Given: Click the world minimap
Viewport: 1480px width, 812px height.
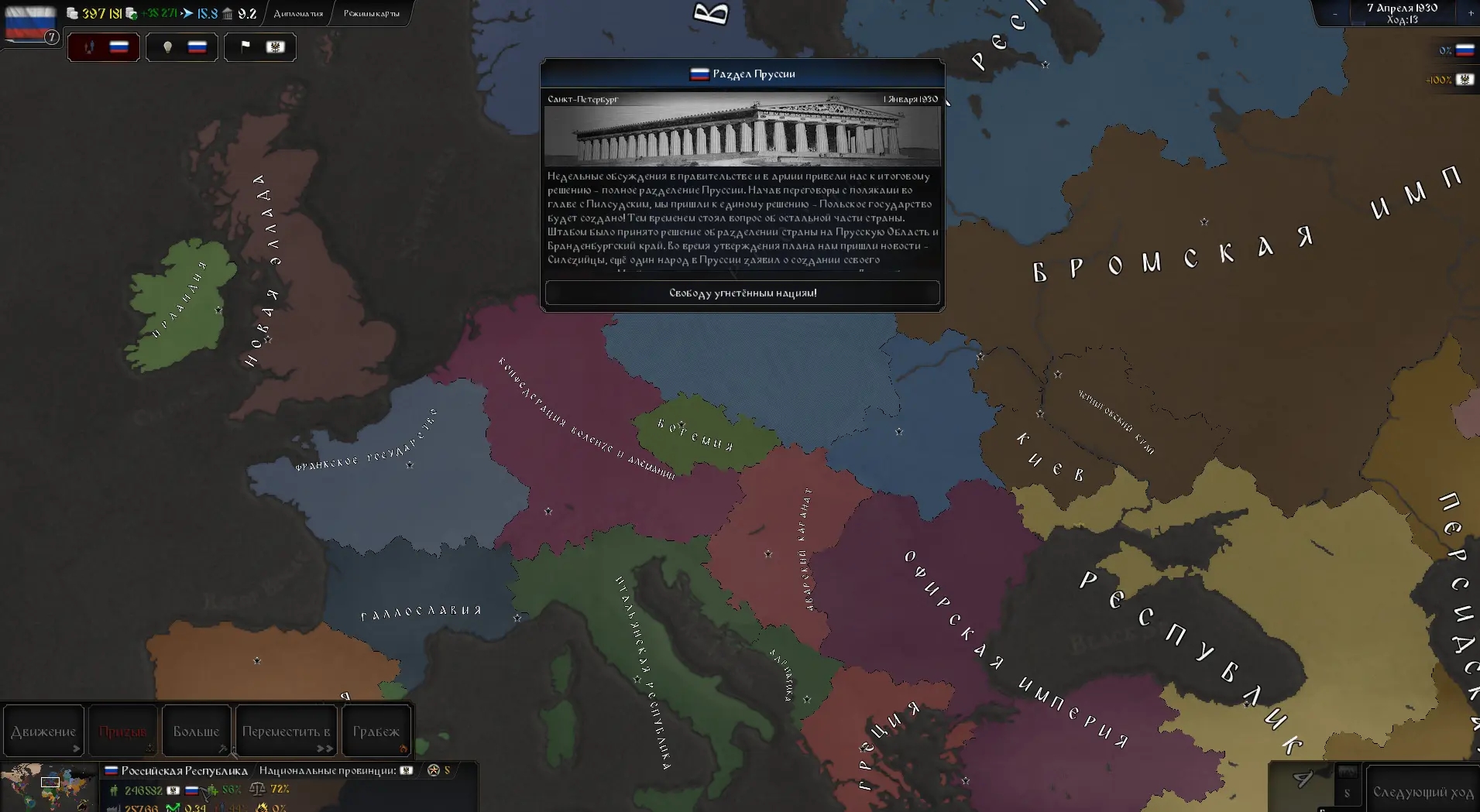Looking at the screenshot, I should tap(48, 787).
